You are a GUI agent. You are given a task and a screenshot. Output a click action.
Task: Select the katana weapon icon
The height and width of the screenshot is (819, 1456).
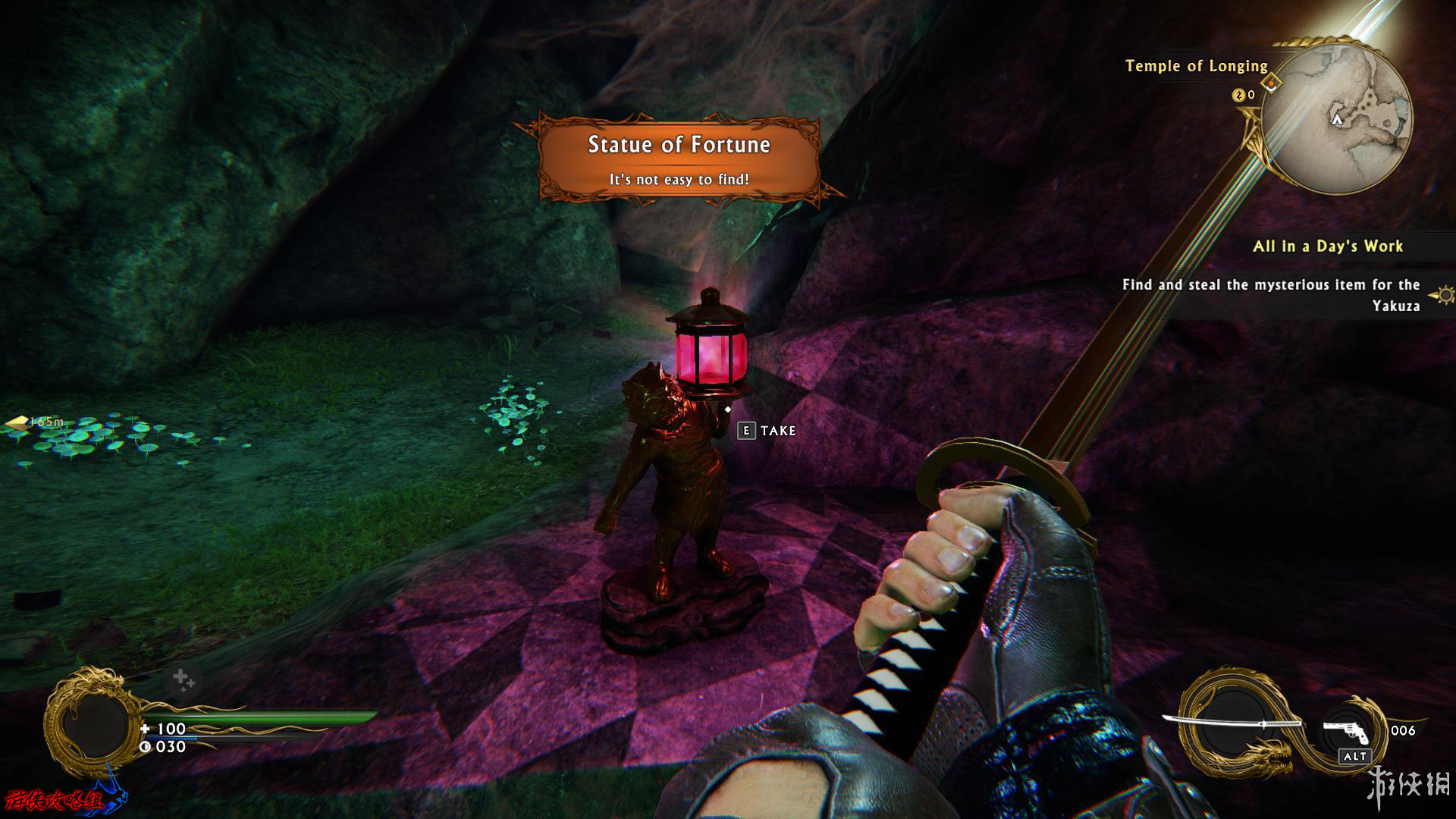pyautogui.click(x=1230, y=722)
